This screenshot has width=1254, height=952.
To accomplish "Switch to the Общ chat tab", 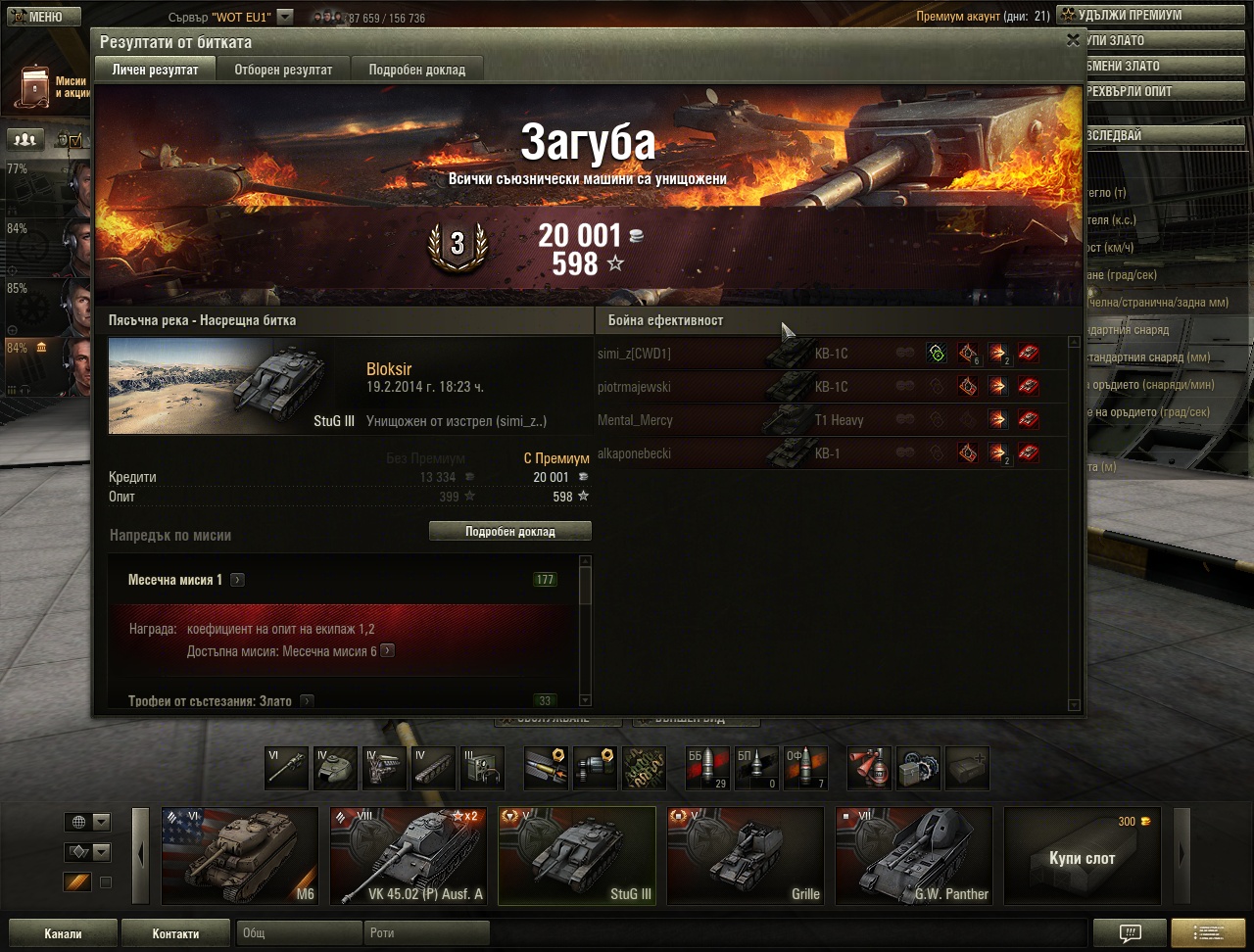I will click(x=299, y=933).
